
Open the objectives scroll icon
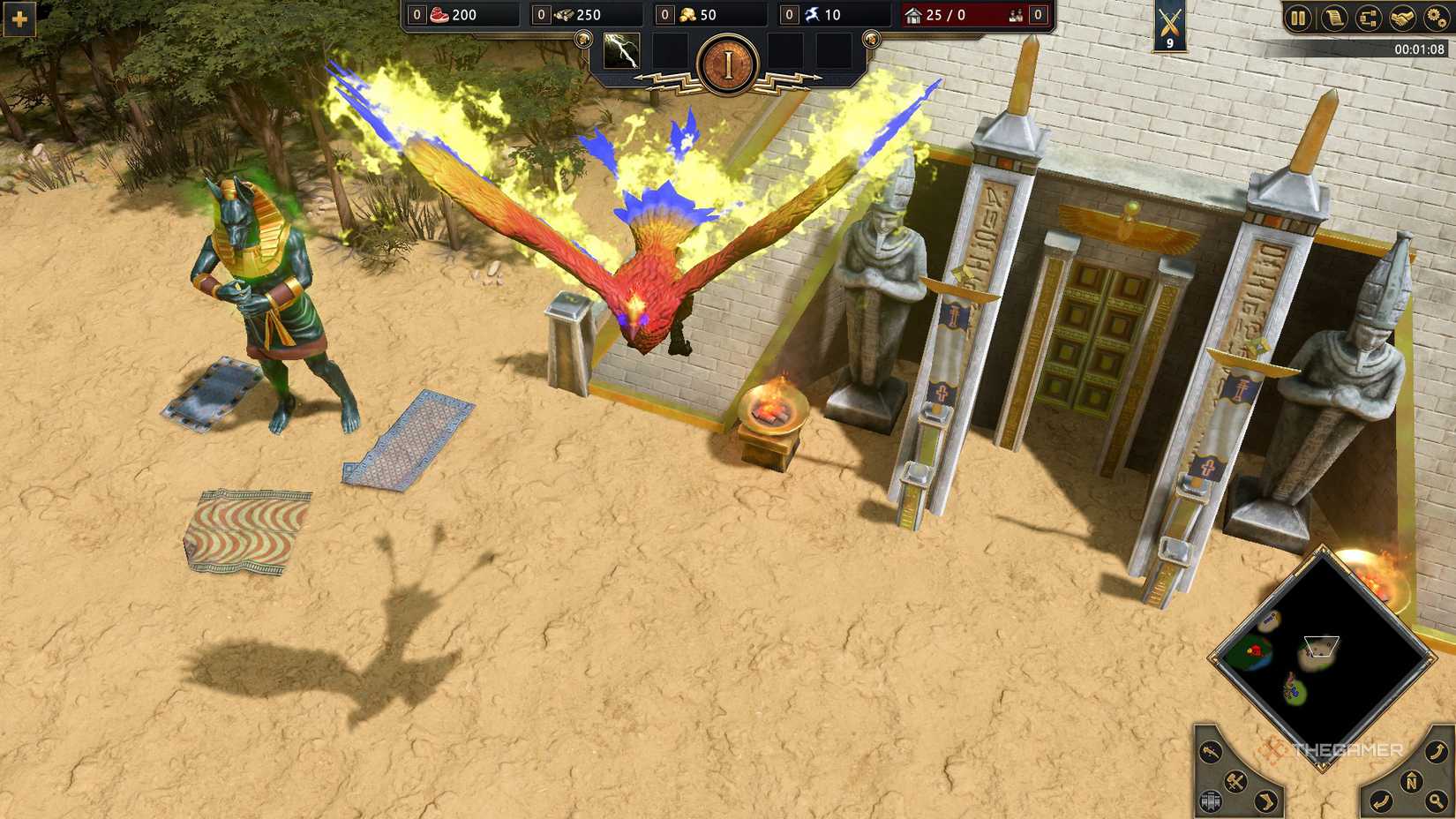(1333, 17)
